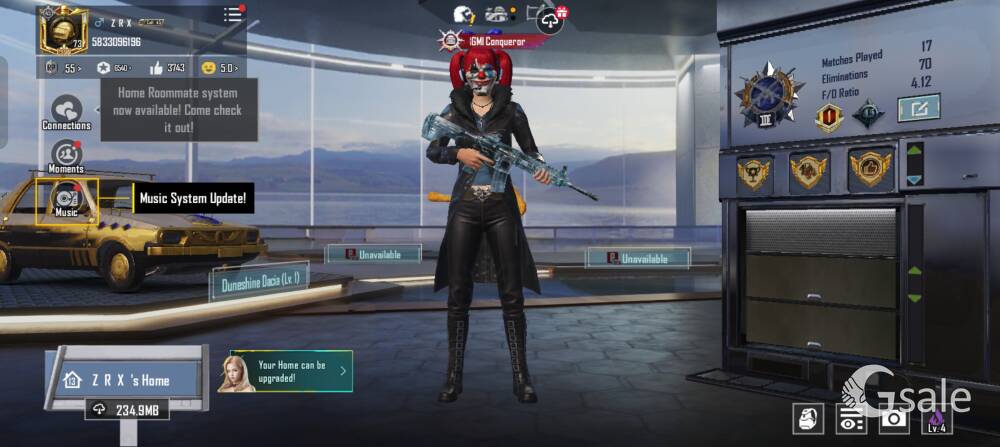Open the Music system

click(x=67, y=199)
